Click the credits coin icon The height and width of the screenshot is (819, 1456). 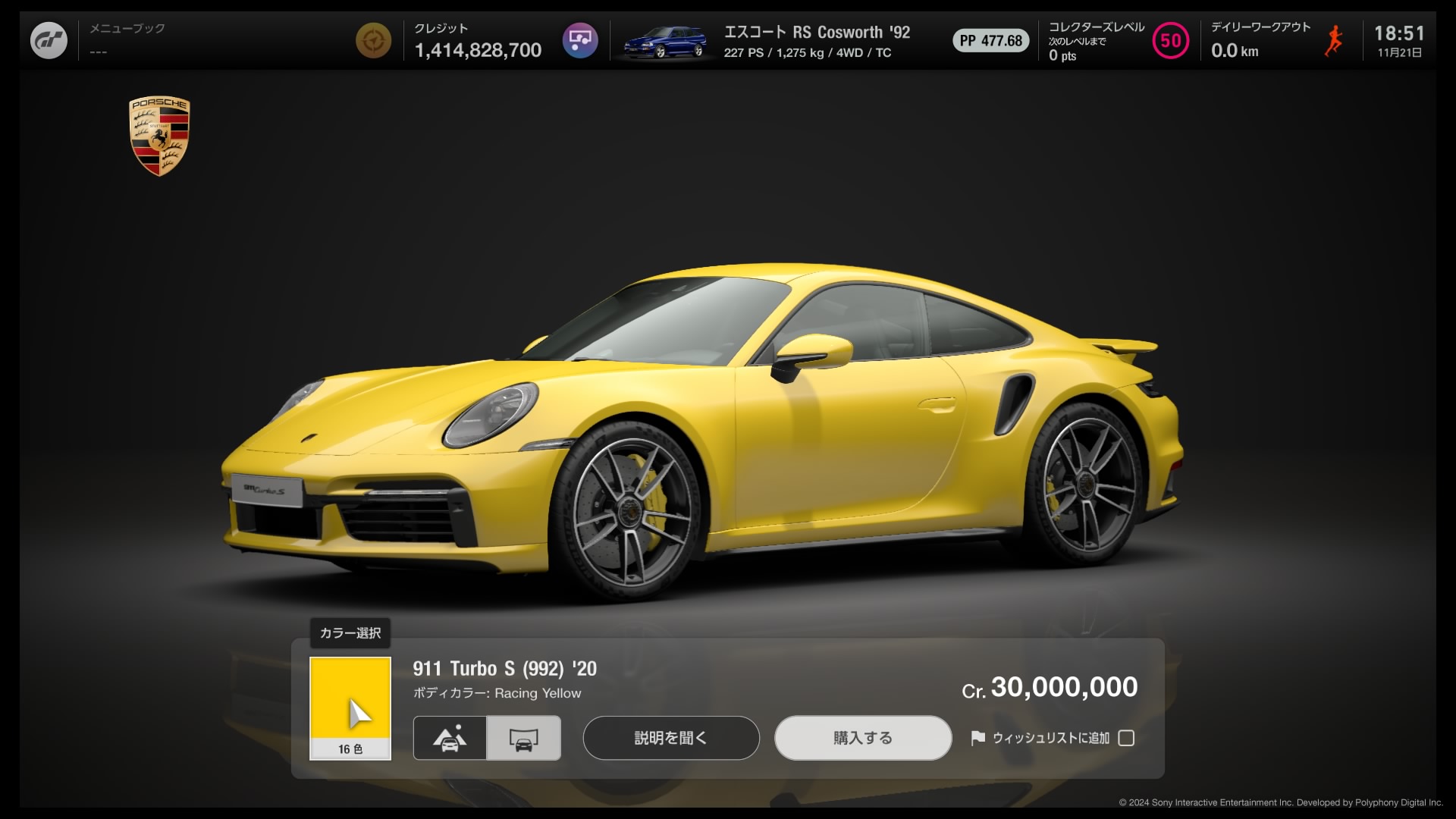pyautogui.click(x=374, y=40)
